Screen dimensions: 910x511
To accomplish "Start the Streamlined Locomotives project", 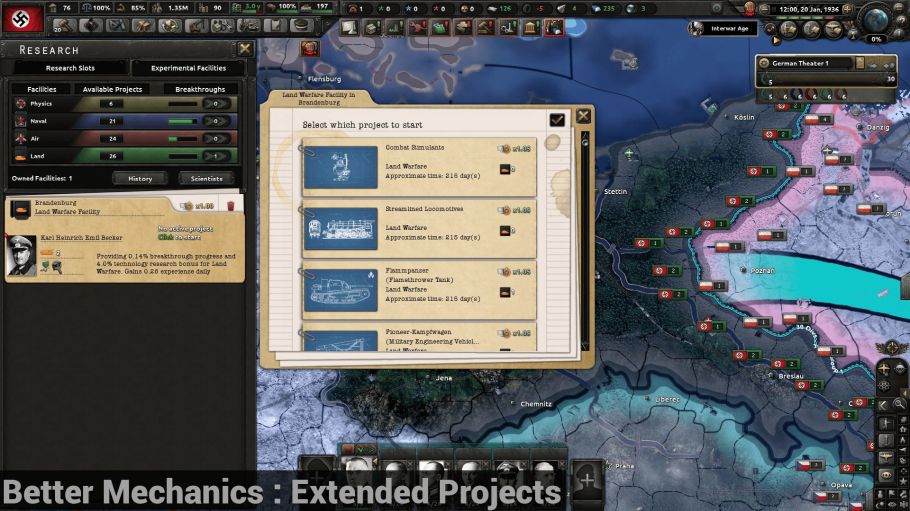I will tap(418, 226).
